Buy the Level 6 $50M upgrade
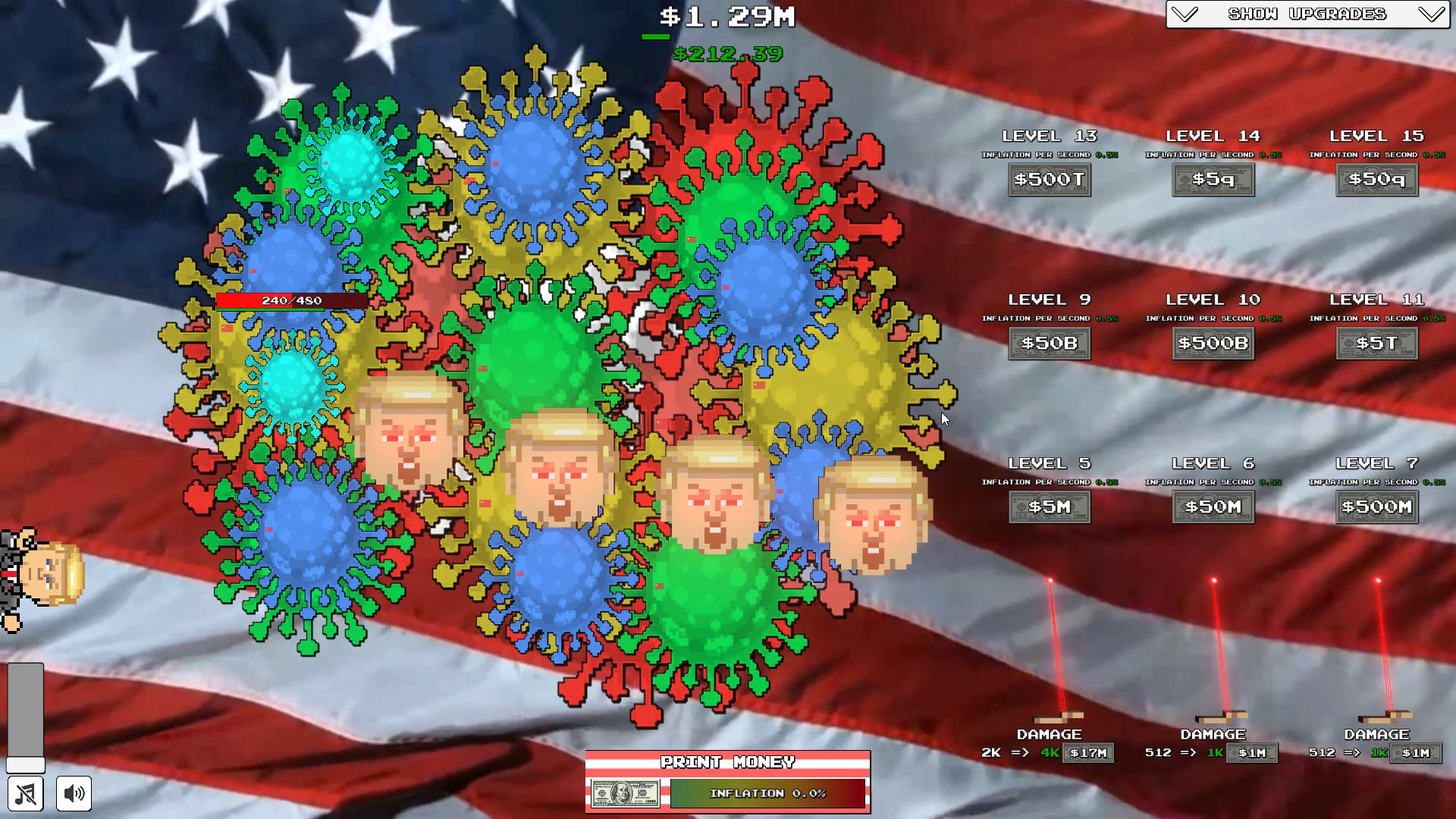Image resolution: width=1456 pixels, height=819 pixels. coord(1213,507)
